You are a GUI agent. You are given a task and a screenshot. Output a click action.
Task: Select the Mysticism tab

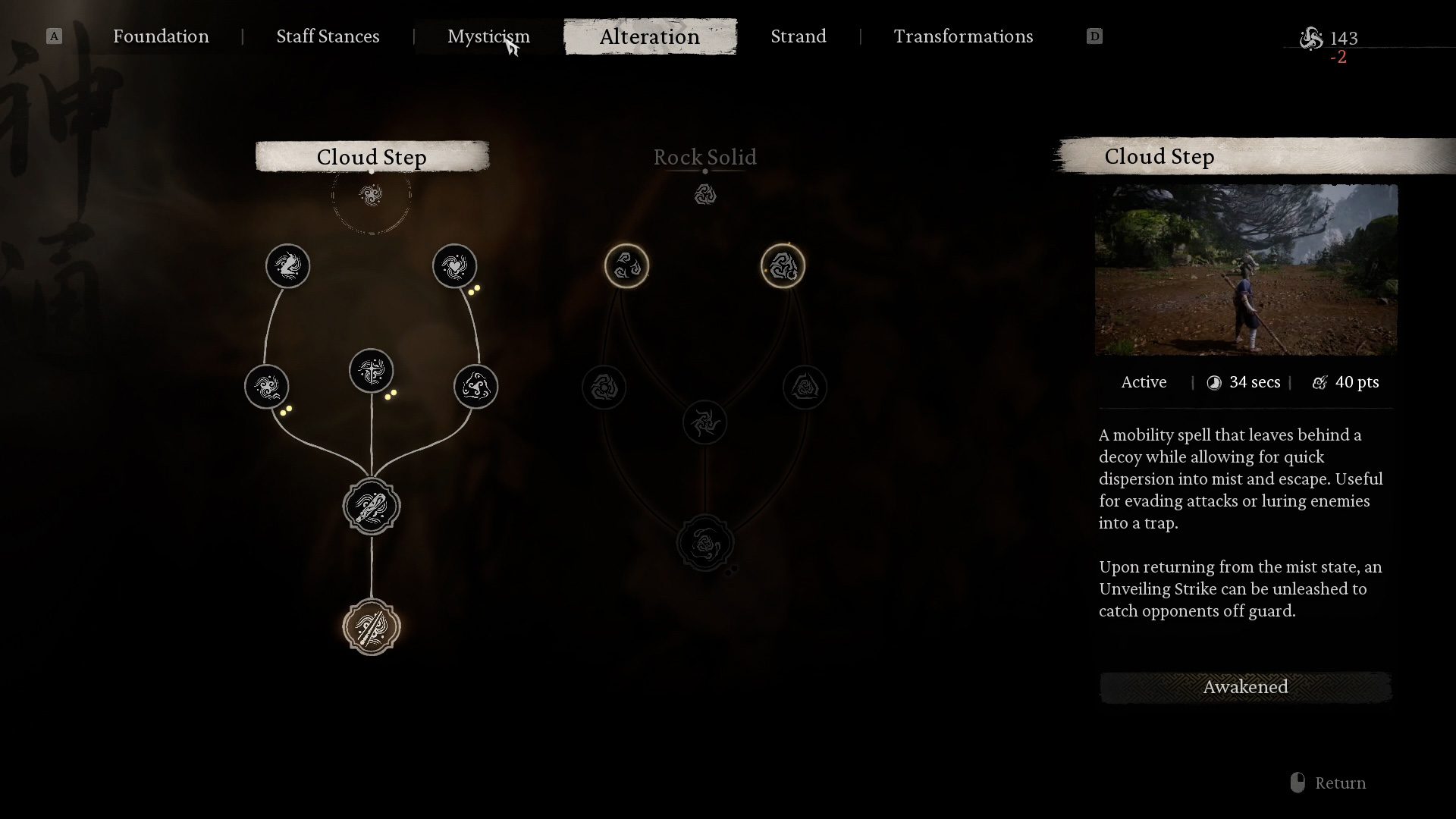pyautogui.click(x=488, y=36)
